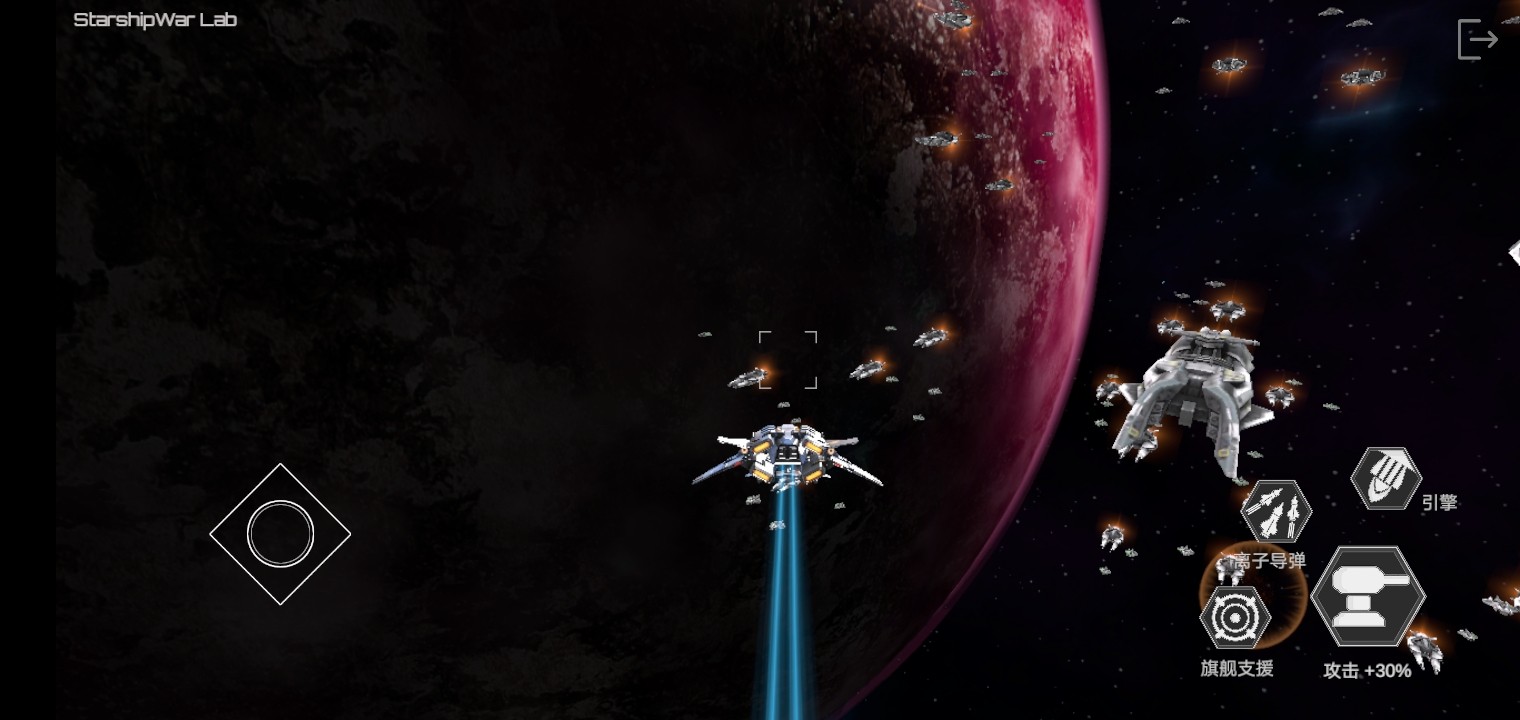Activate the engine boost ability
The width and height of the screenshot is (1520, 720).
click(1386, 478)
